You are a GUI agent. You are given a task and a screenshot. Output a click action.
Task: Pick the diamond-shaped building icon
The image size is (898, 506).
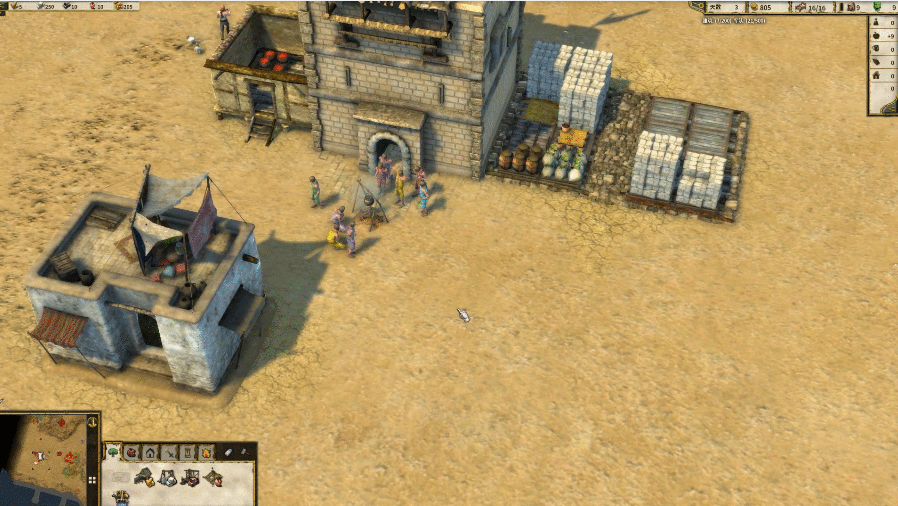[x=213, y=478]
